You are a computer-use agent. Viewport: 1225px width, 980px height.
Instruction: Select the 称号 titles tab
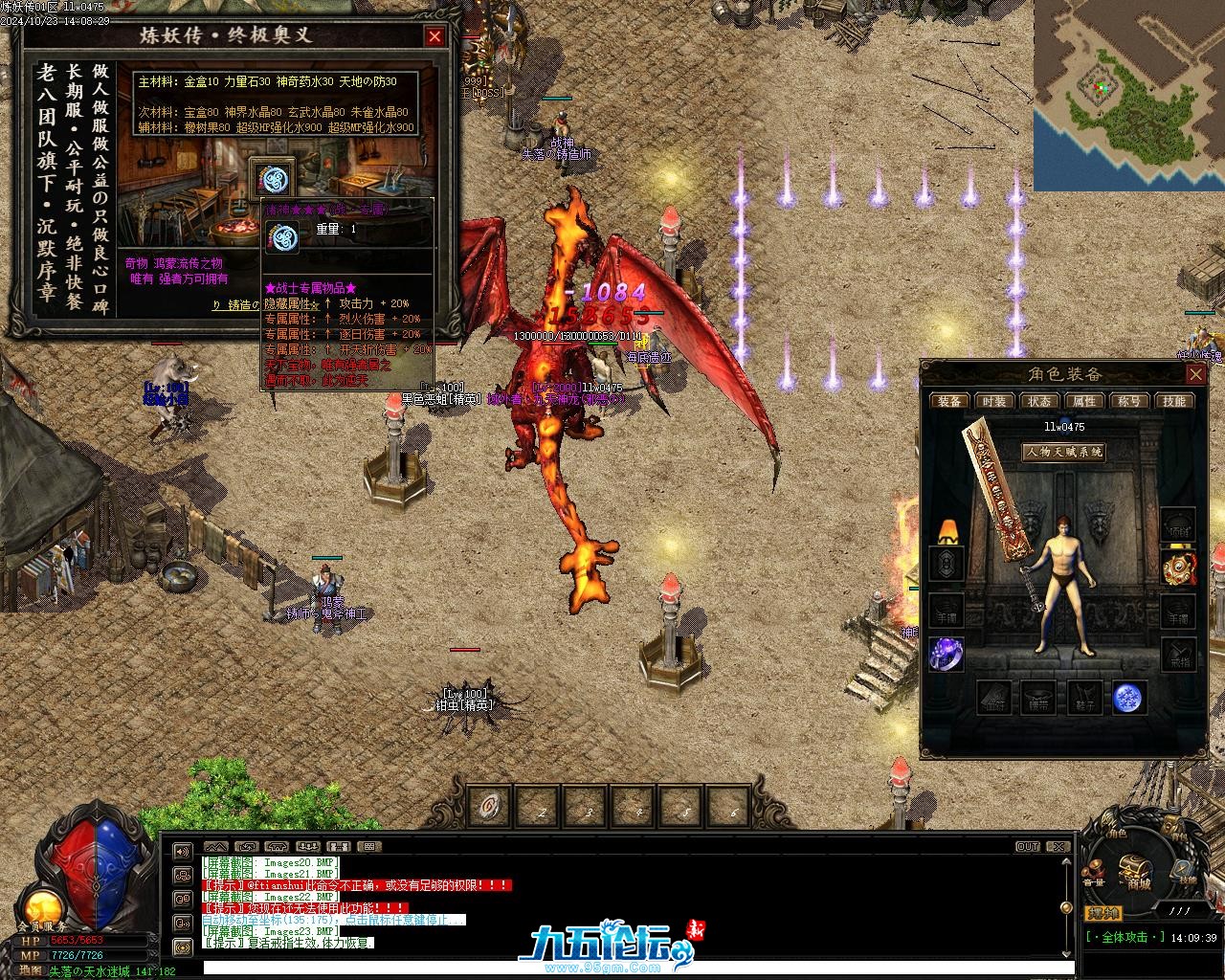1129,401
